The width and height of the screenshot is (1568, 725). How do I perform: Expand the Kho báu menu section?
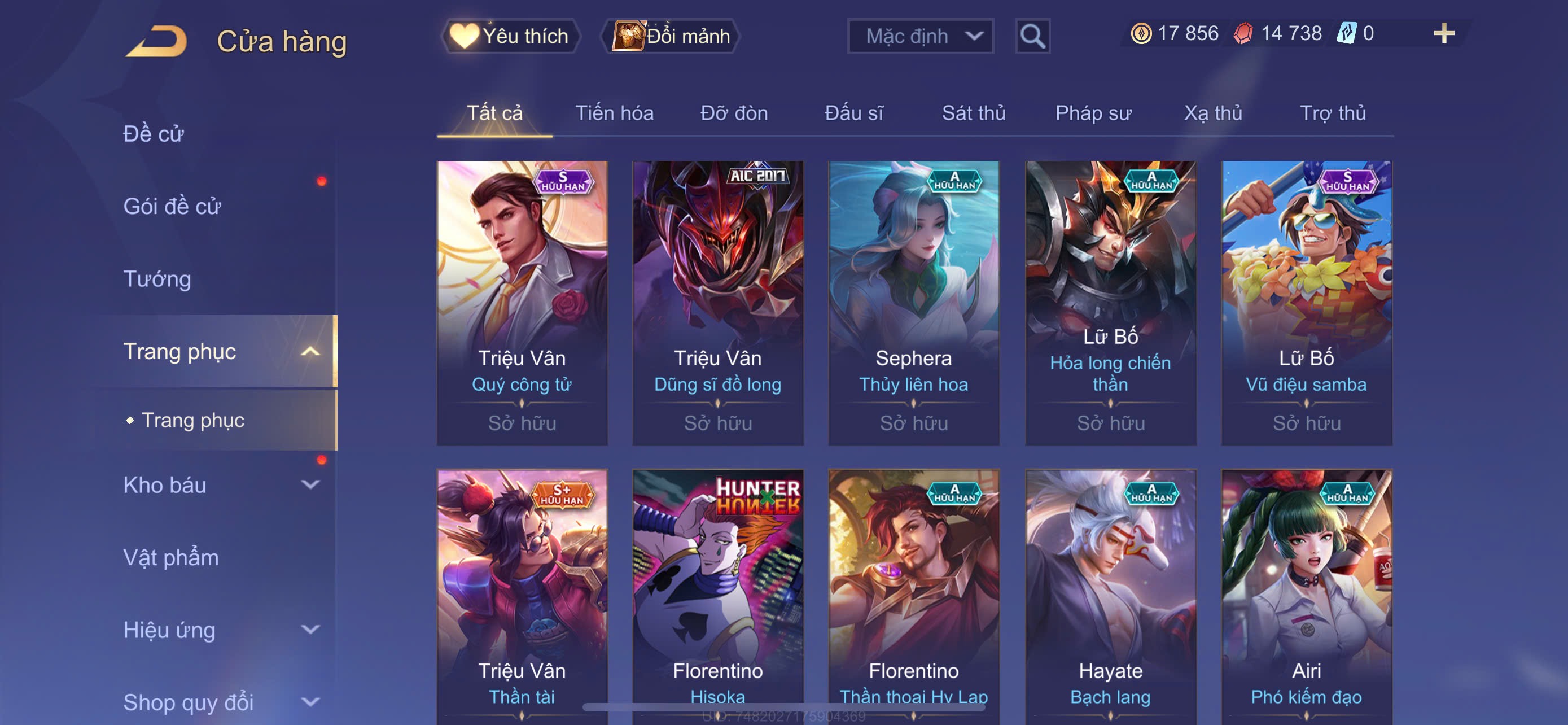219,485
